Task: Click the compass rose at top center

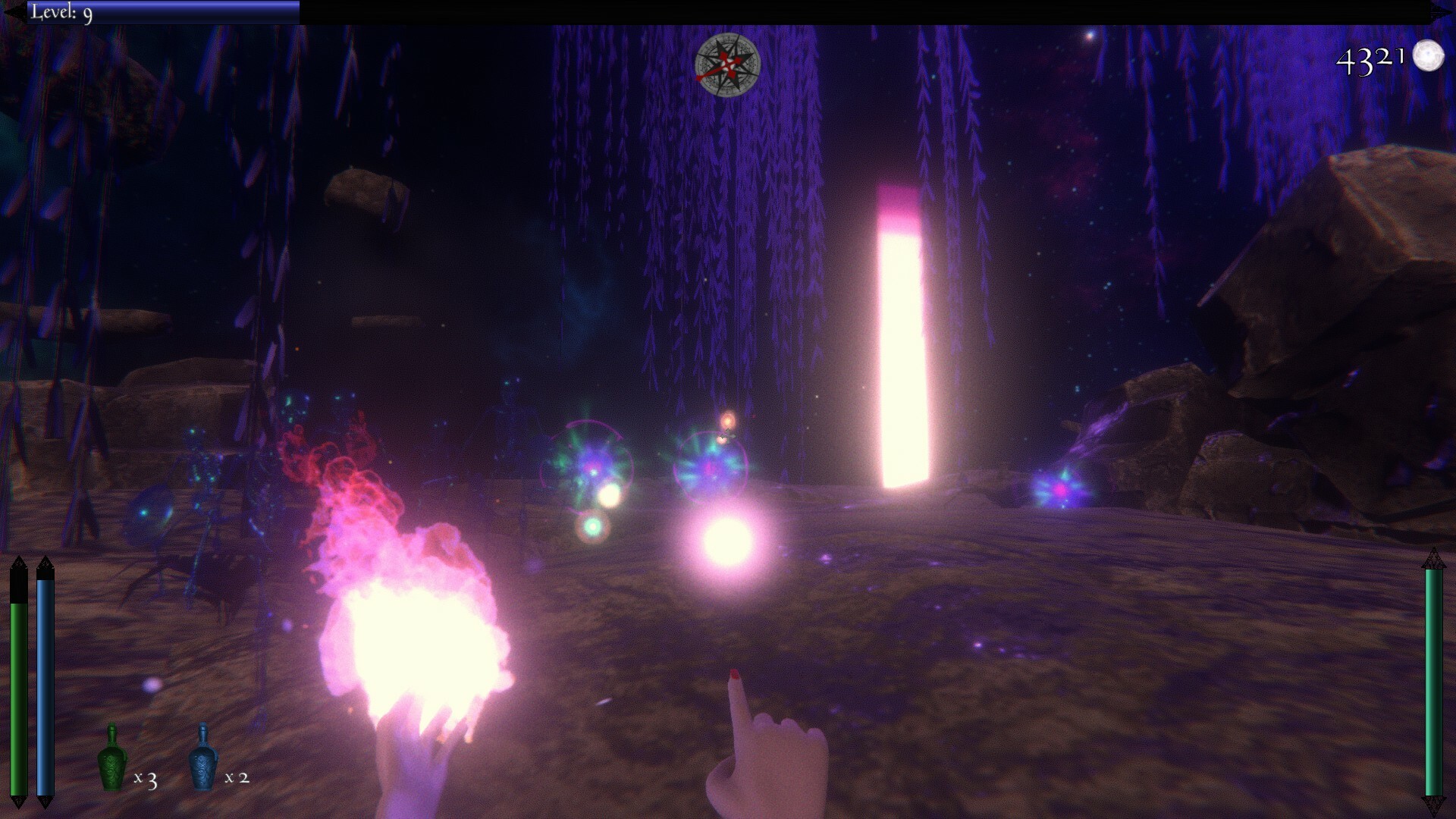Action: pos(727,65)
